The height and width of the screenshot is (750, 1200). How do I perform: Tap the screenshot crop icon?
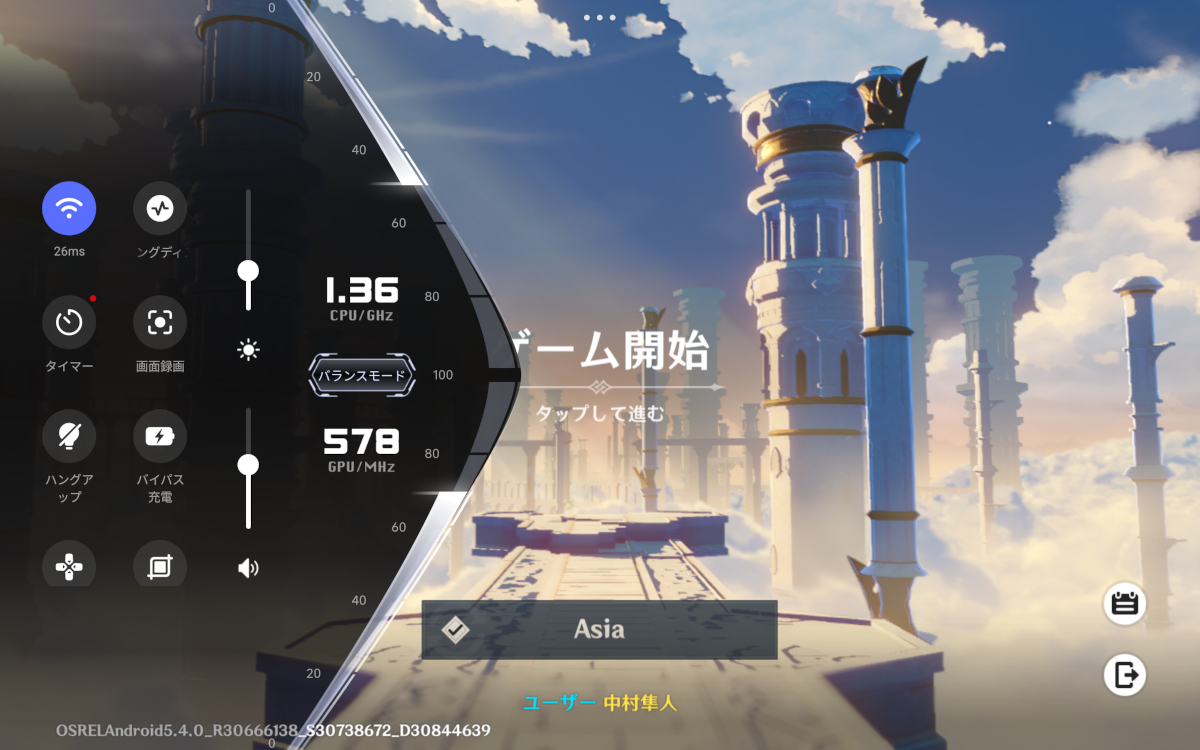coord(160,566)
